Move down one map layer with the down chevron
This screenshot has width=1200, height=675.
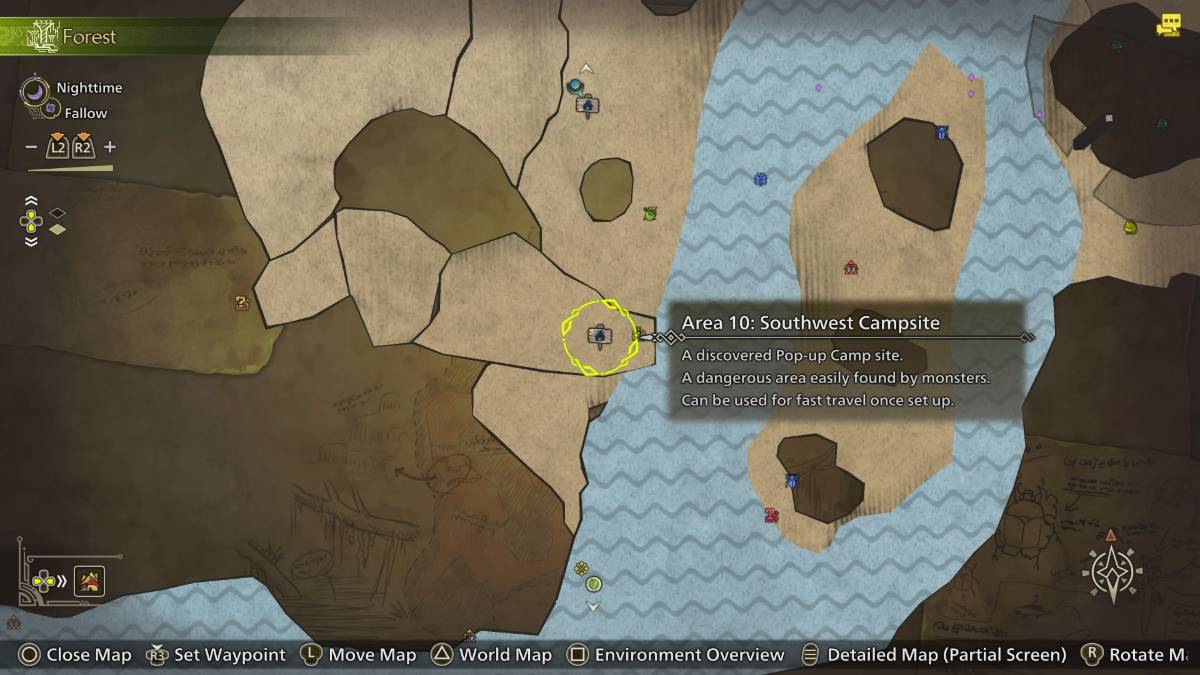[31, 241]
